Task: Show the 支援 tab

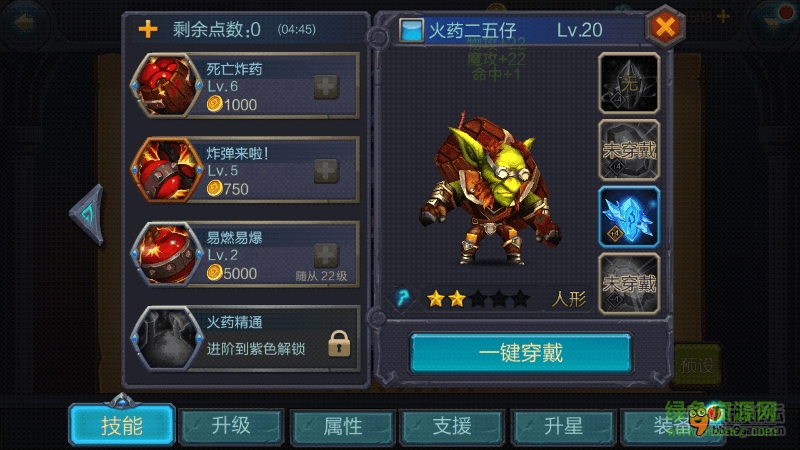Action: coord(452,425)
